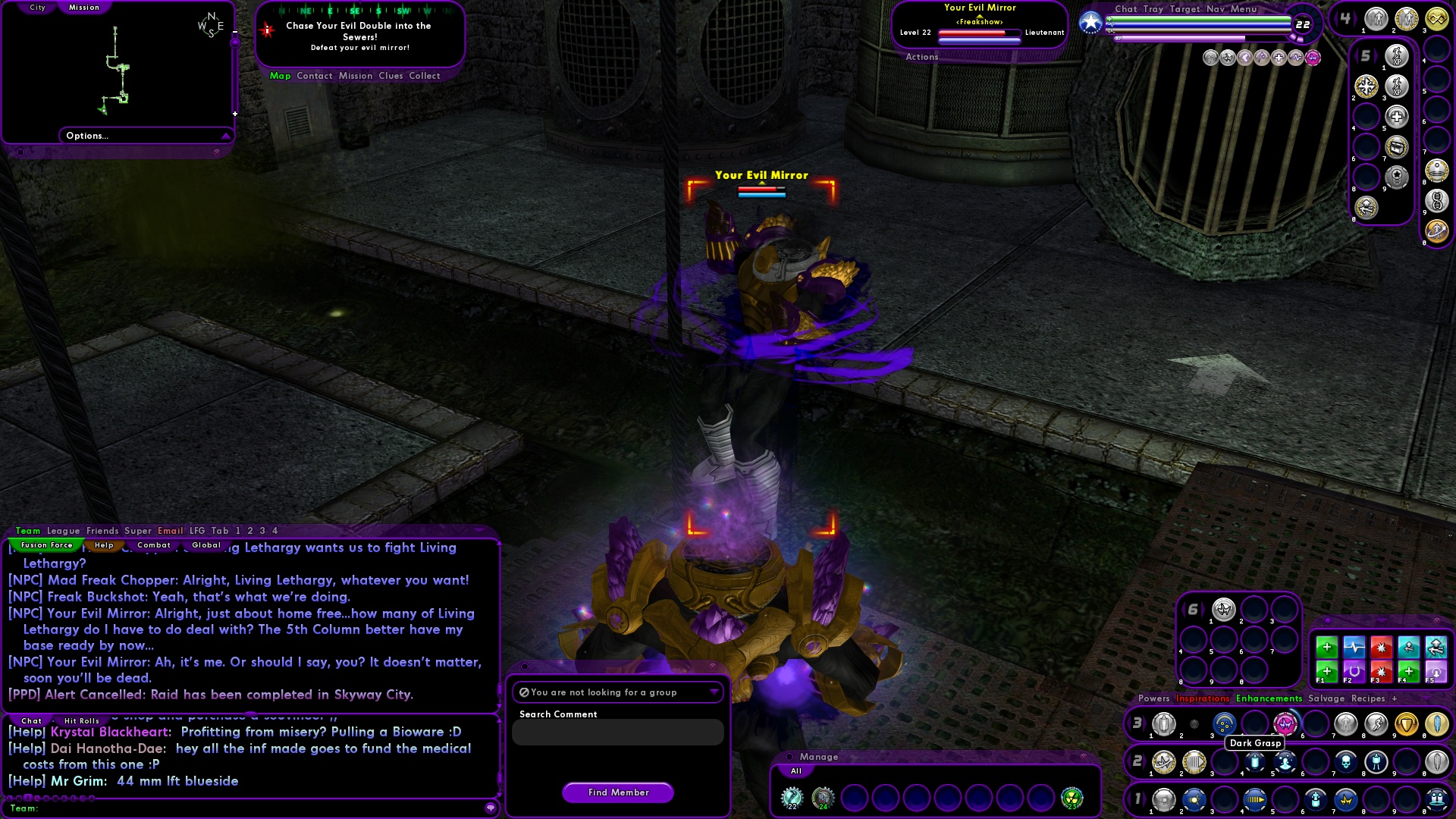Toggle the pin dot on the minimap window corner

pos(20,152)
